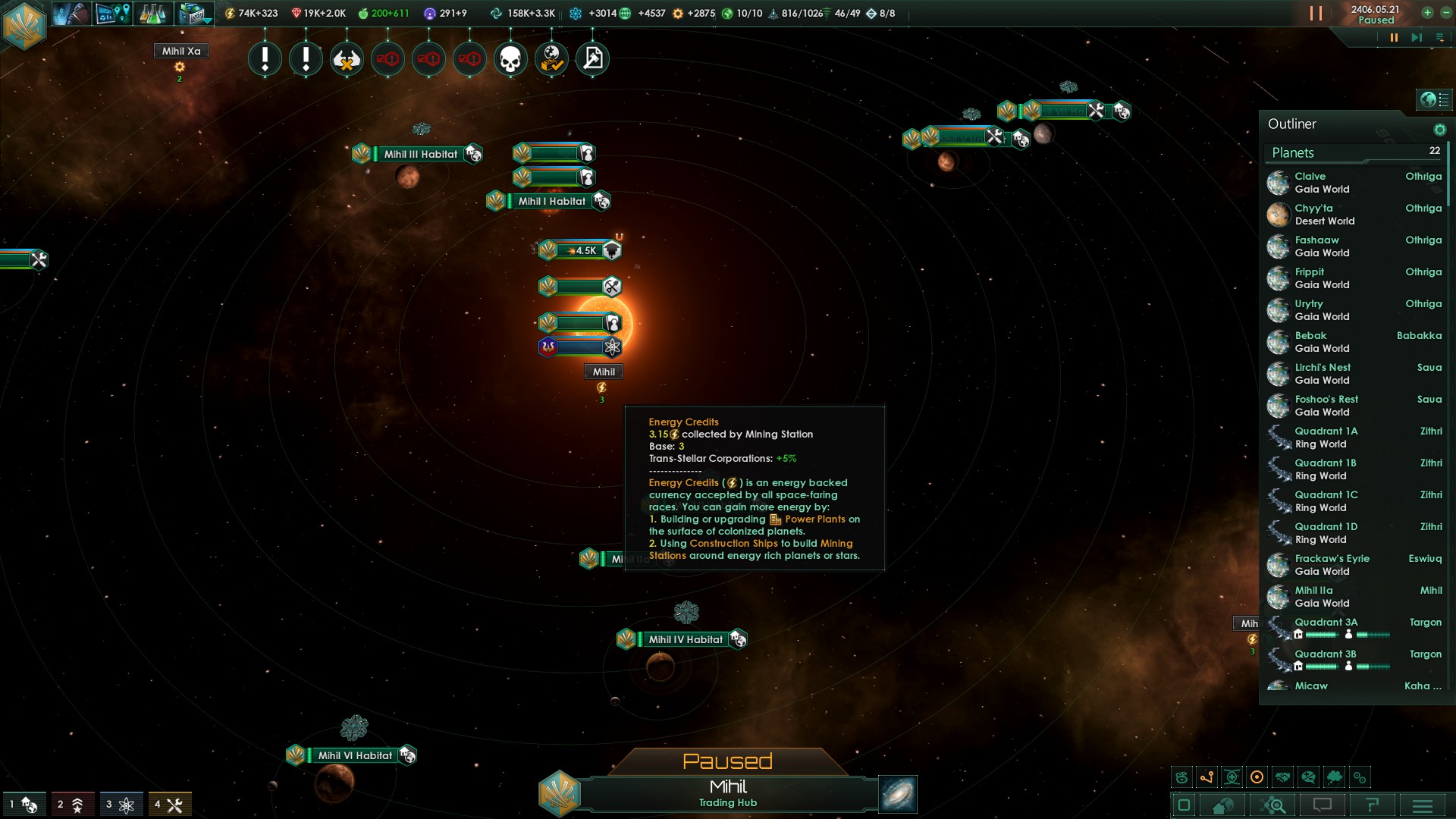The height and width of the screenshot is (819, 1456).
Task: Select the Mihil IV Habitat label
Action: (685, 639)
